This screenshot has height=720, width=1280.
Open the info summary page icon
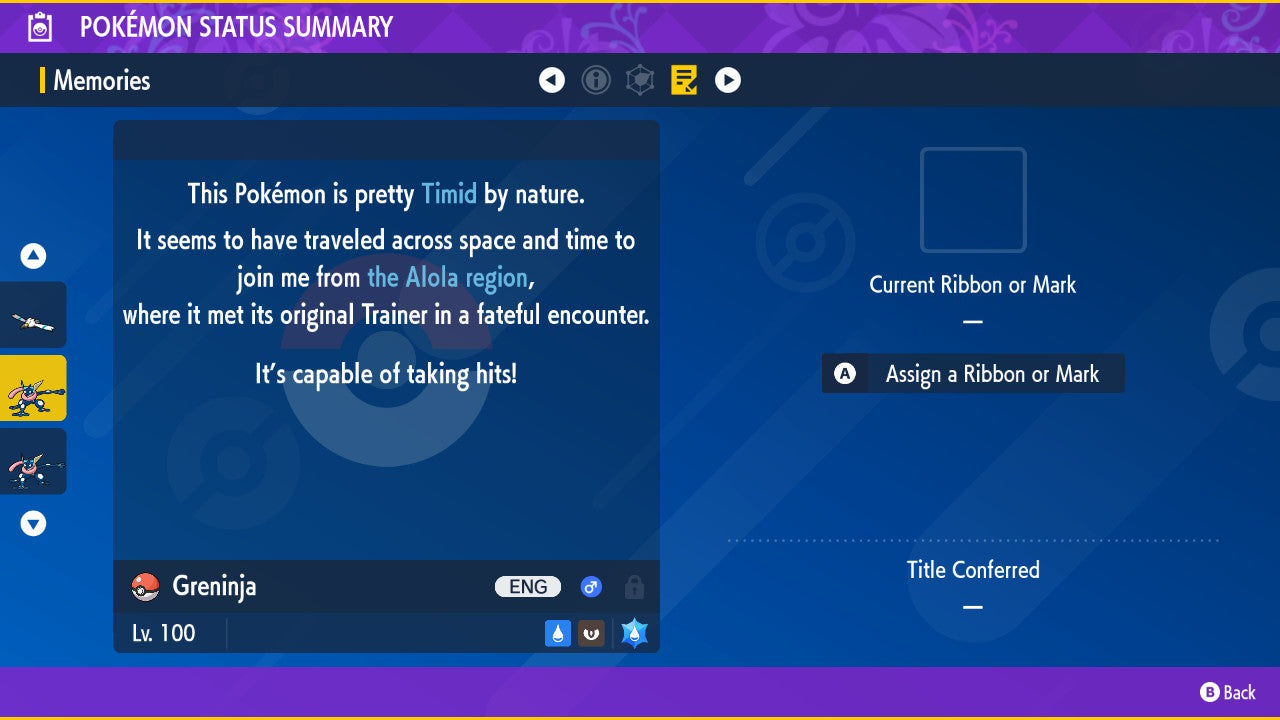596,80
